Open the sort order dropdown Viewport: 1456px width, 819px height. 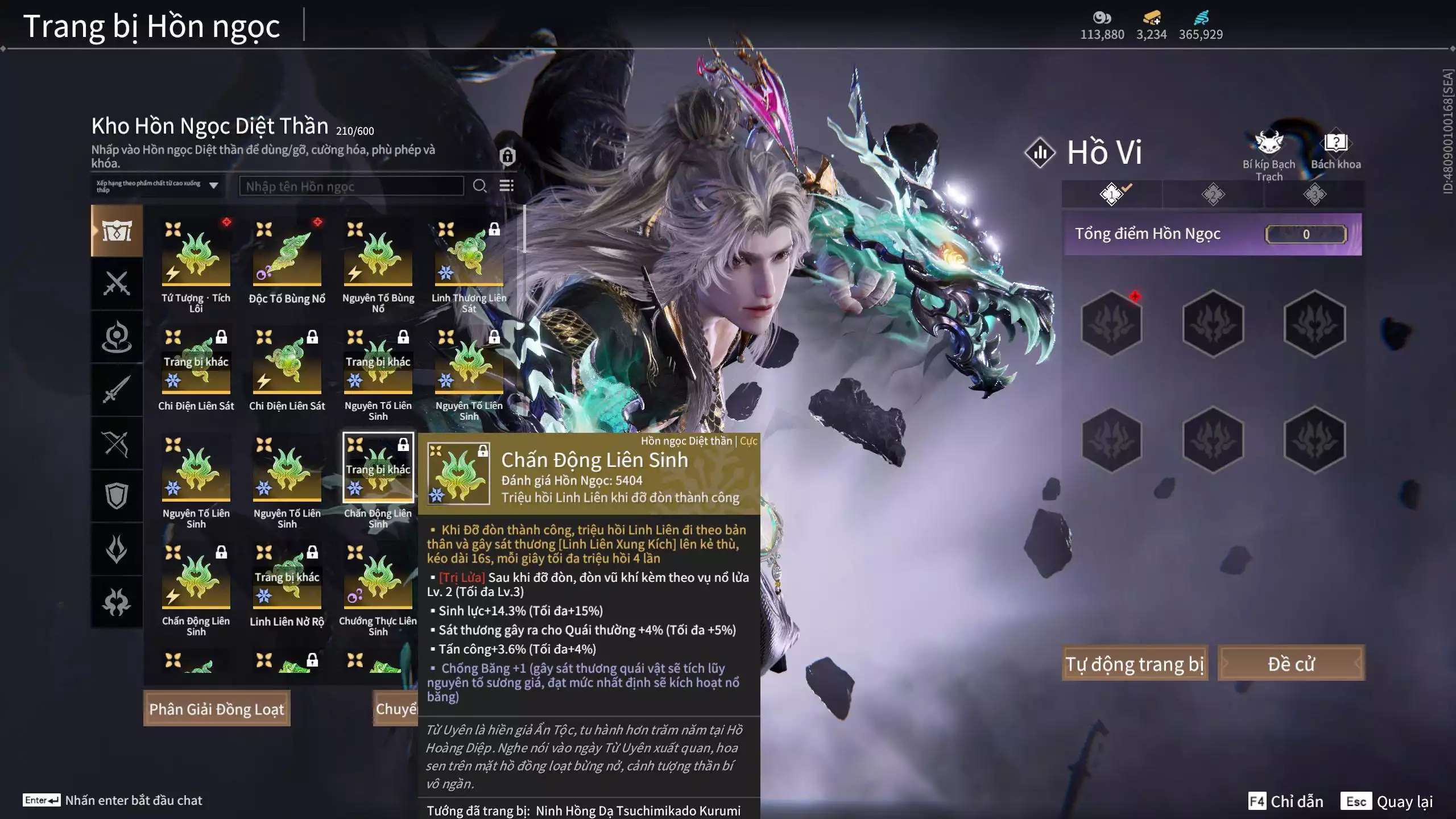click(x=158, y=186)
